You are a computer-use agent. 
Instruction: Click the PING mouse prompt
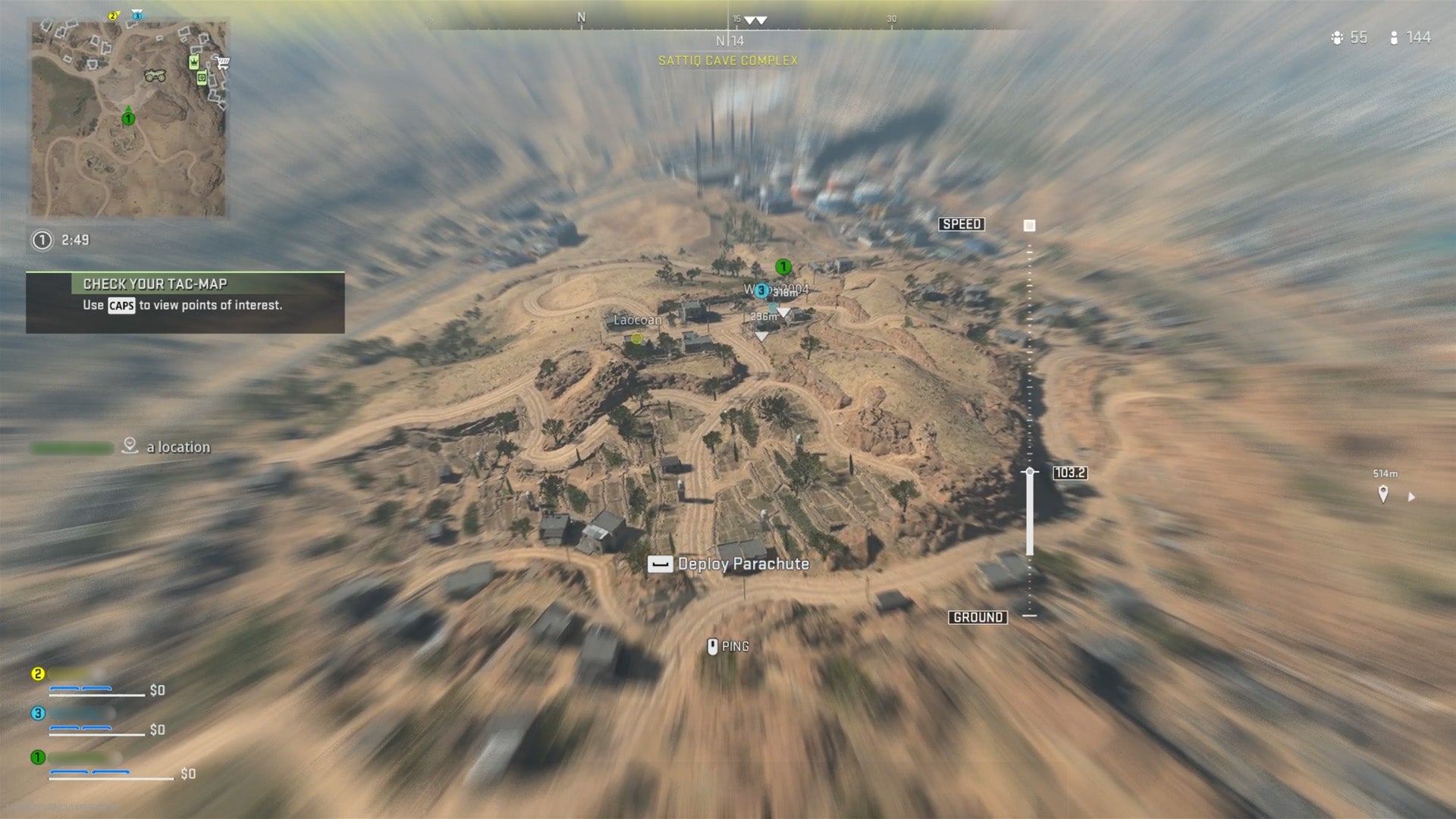(x=714, y=645)
